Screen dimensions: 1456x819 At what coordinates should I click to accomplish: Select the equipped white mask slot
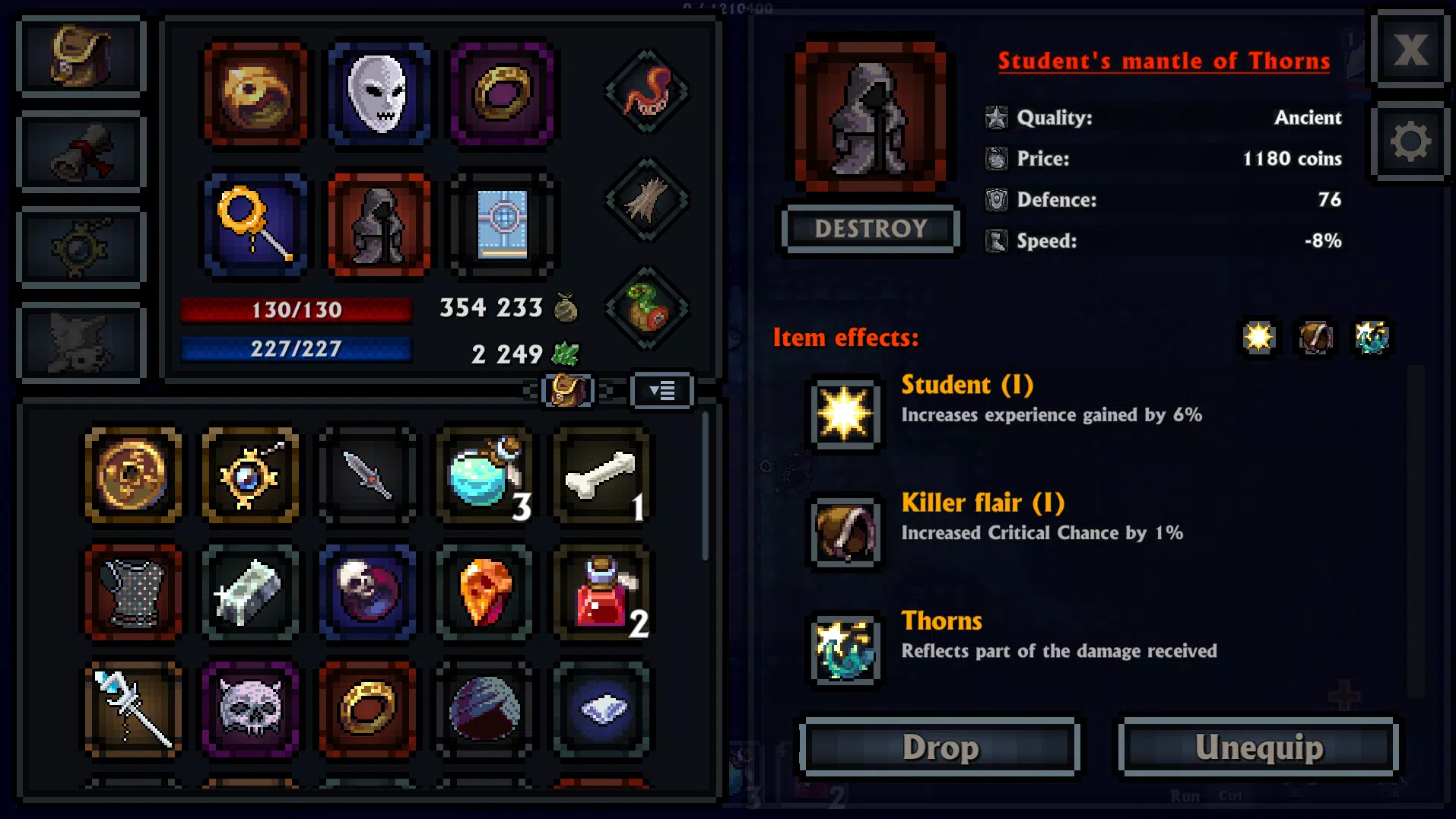(x=379, y=94)
